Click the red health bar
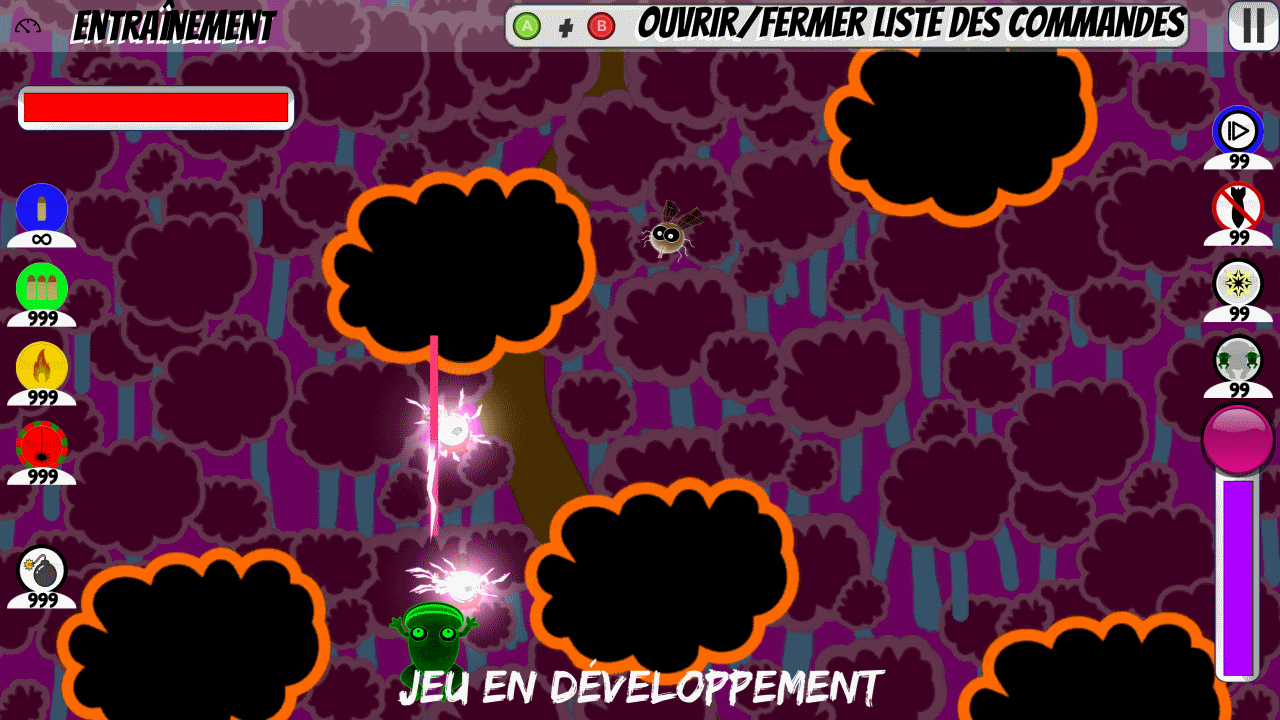This screenshot has height=720, width=1280. (x=154, y=107)
